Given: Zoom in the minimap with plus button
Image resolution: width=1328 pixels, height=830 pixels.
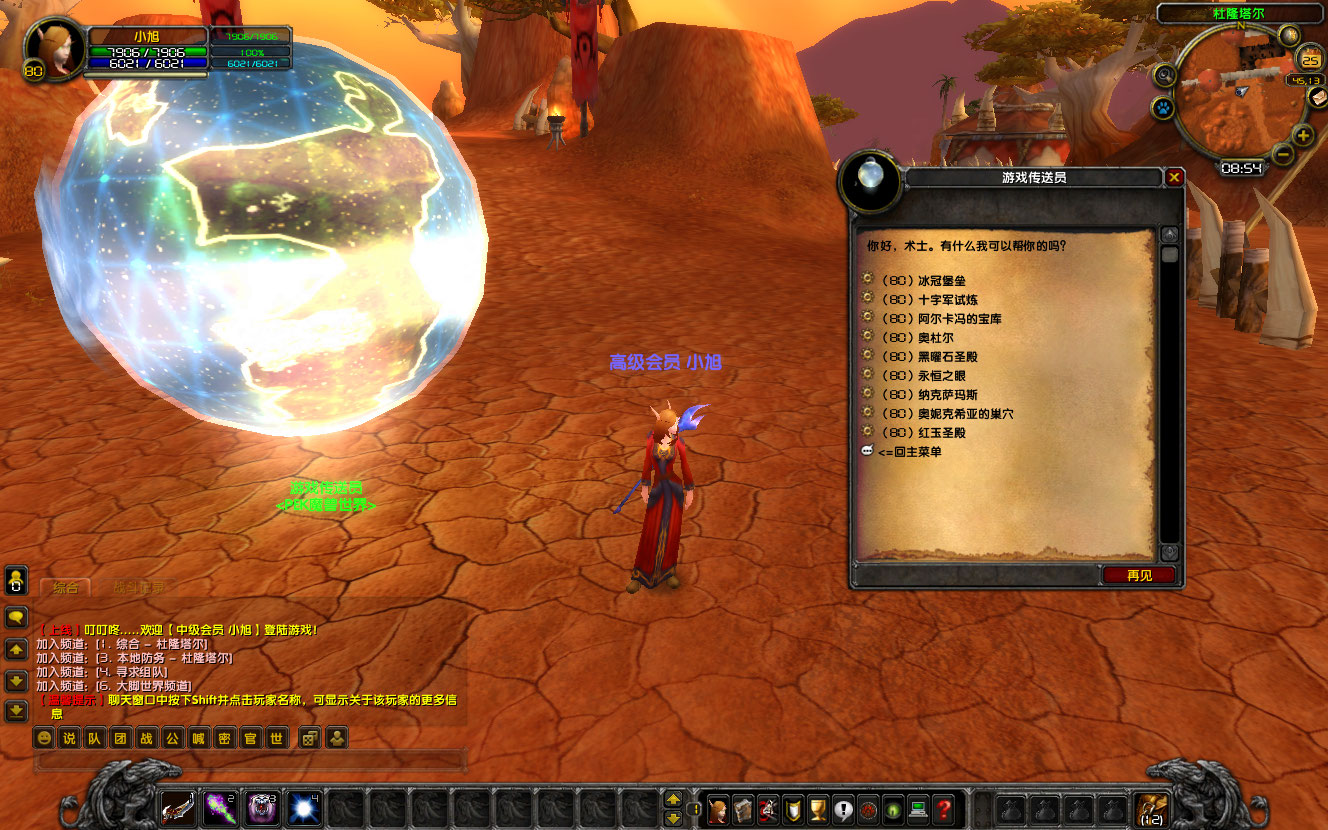Looking at the screenshot, I should point(1302,136).
